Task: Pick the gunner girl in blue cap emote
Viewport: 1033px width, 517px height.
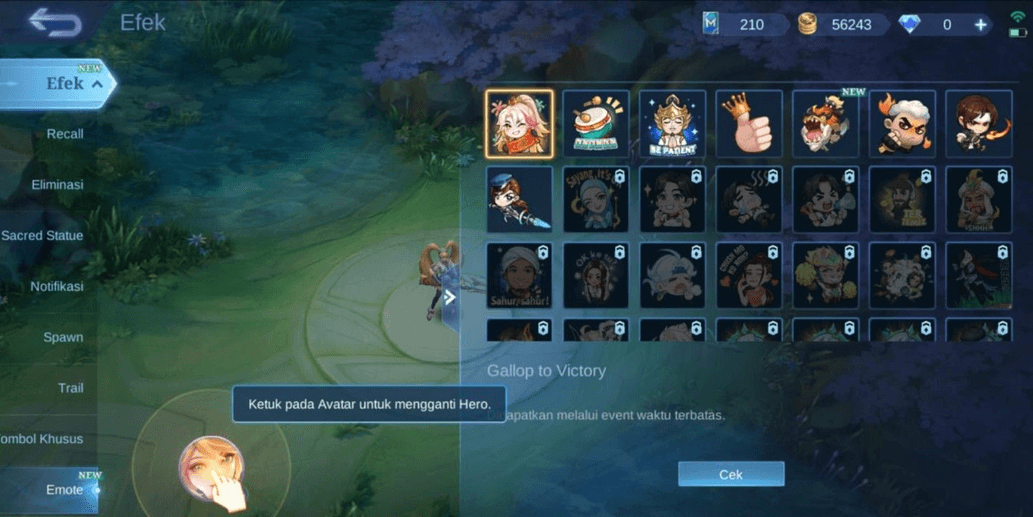Action: pos(519,200)
